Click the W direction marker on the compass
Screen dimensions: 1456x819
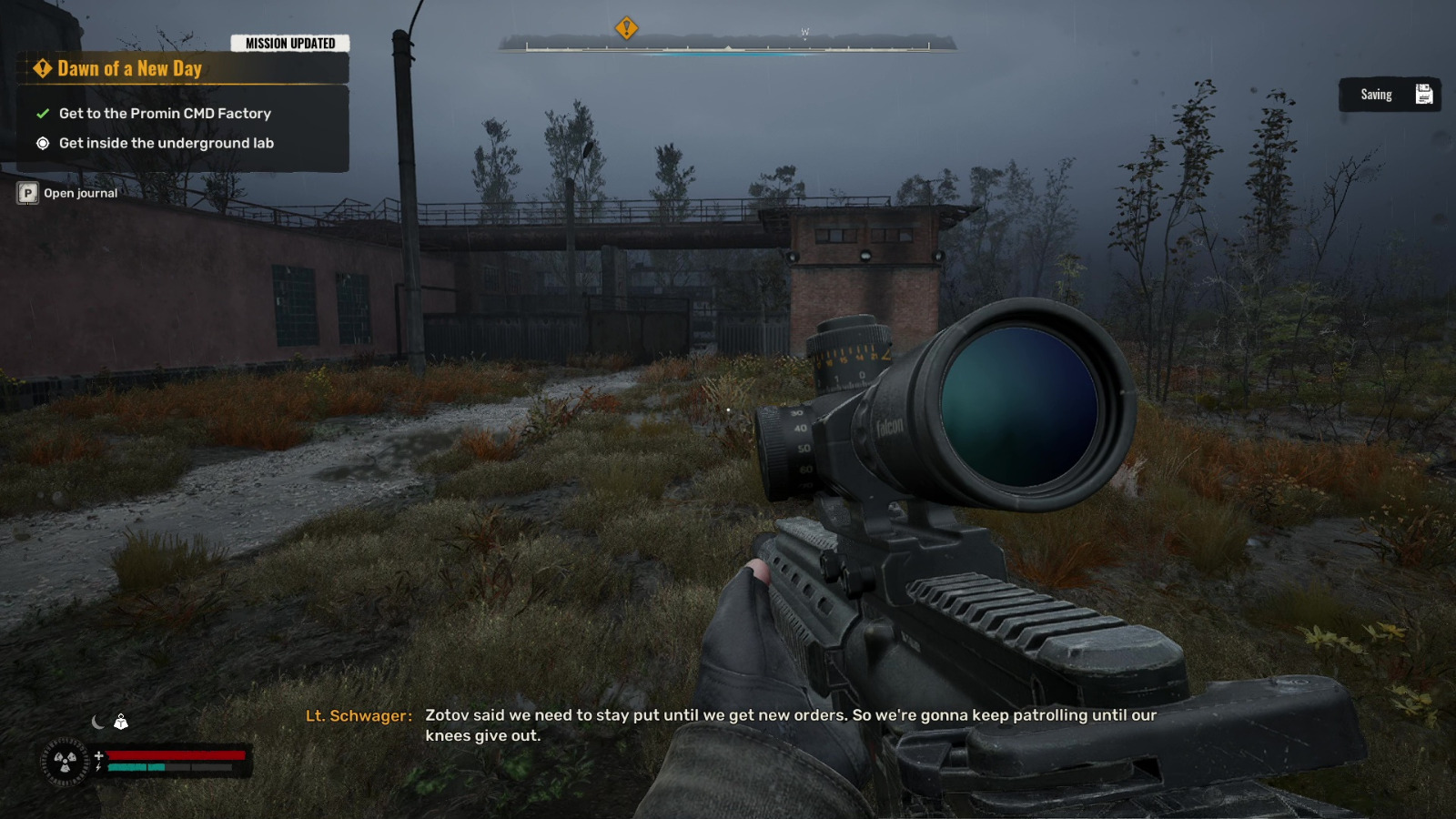(804, 30)
